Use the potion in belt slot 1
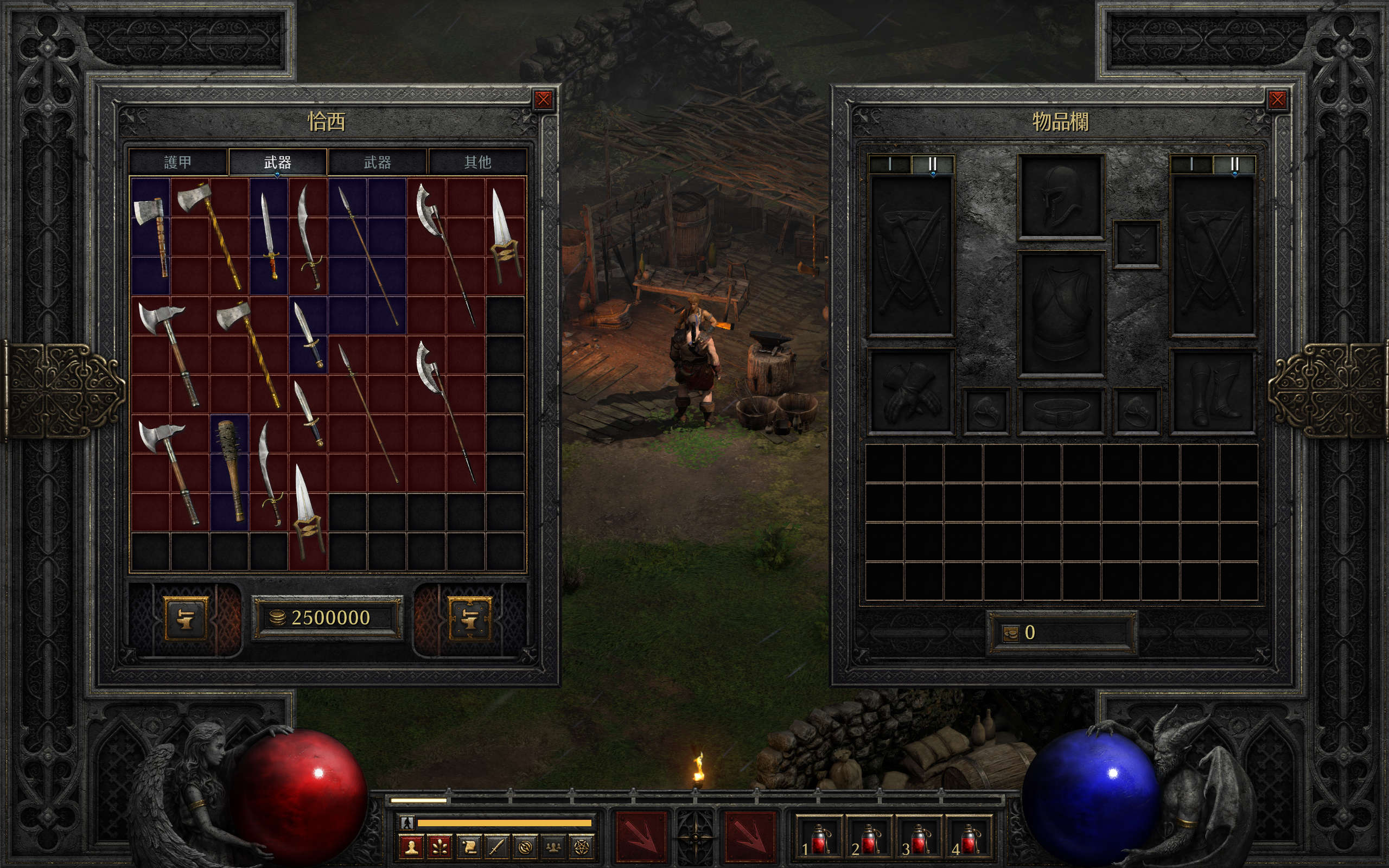1389x868 pixels. click(817, 839)
